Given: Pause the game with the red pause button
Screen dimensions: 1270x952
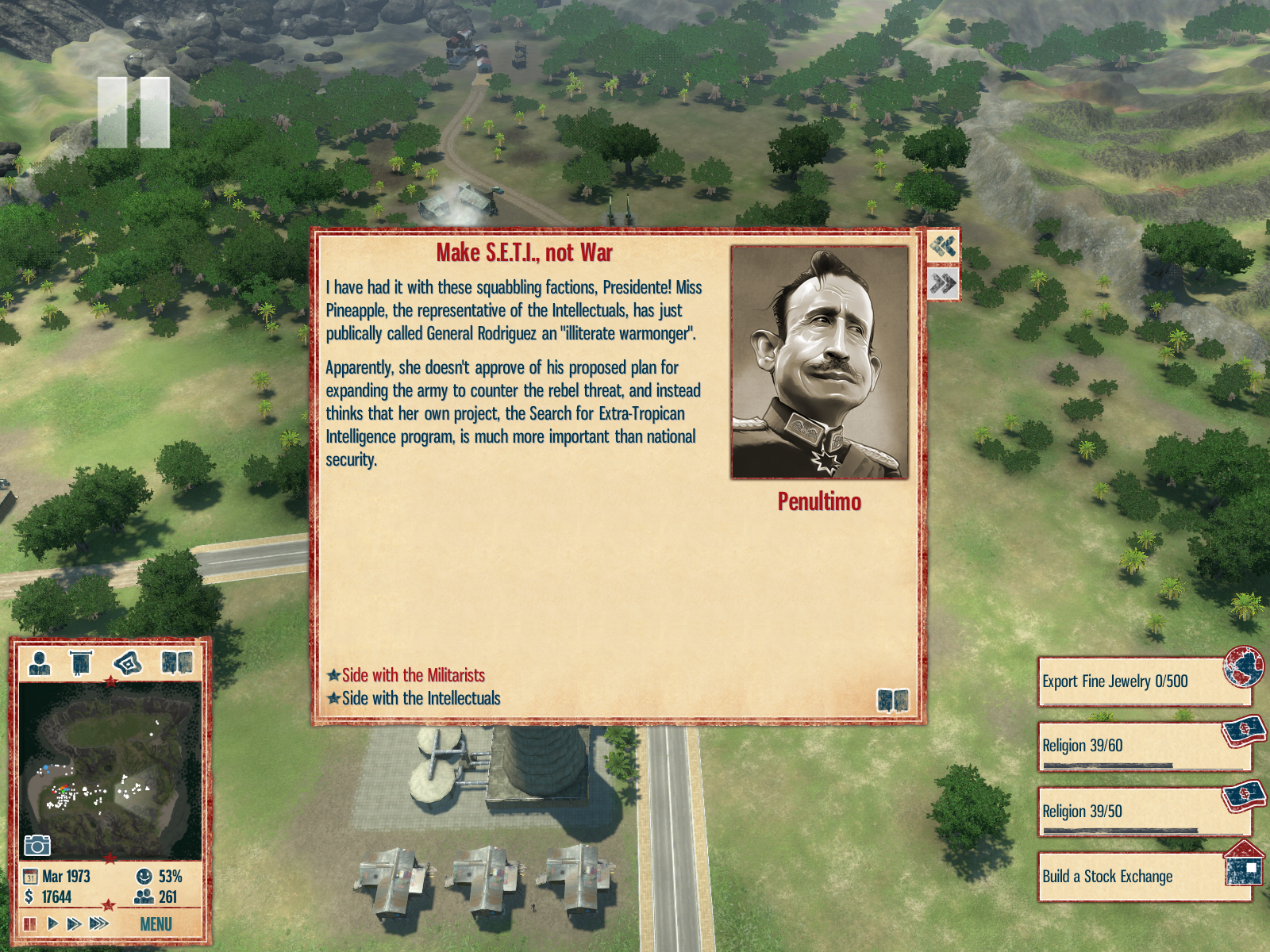Looking at the screenshot, I should click(30, 923).
